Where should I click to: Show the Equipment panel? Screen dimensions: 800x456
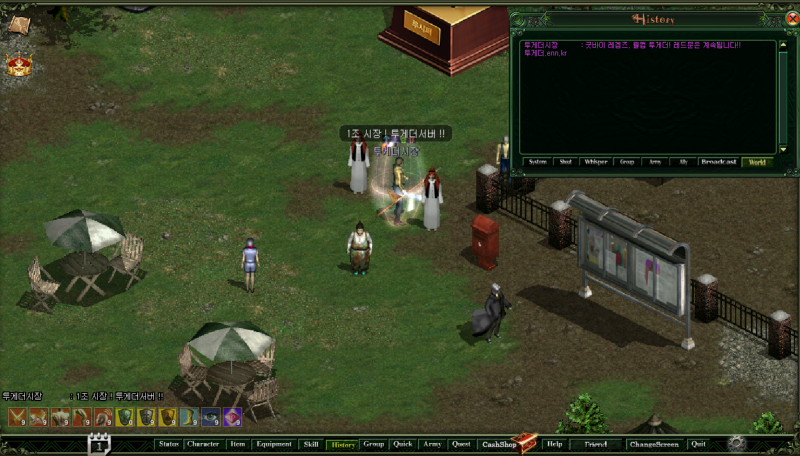point(273,444)
